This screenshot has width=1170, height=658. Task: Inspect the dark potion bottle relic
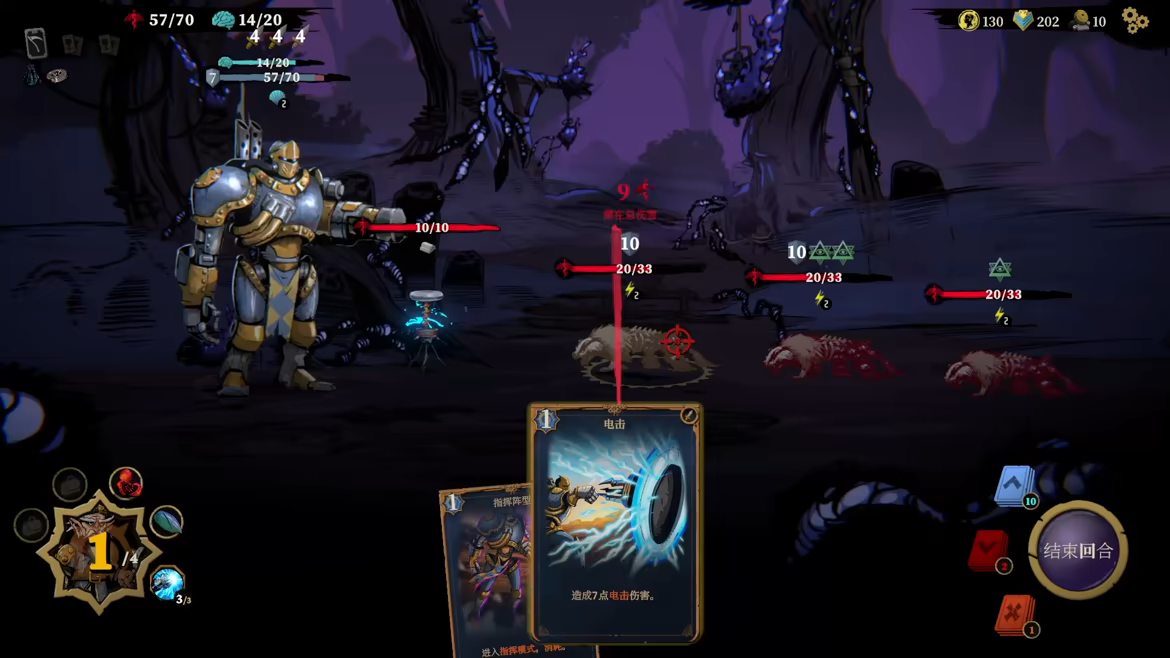click(x=33, y=75)
